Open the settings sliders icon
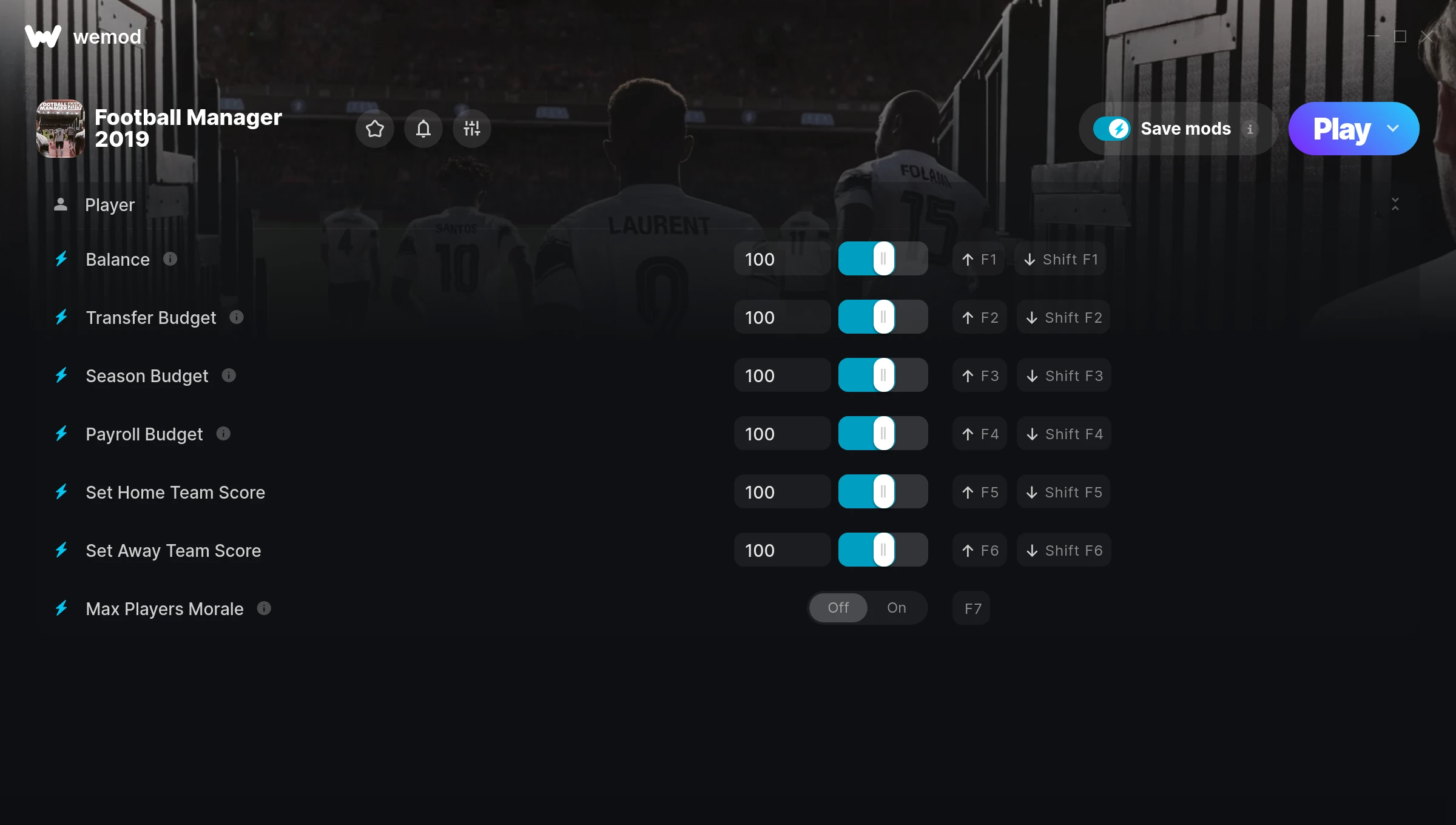The image size is (1456, 825). coord(471,129)
